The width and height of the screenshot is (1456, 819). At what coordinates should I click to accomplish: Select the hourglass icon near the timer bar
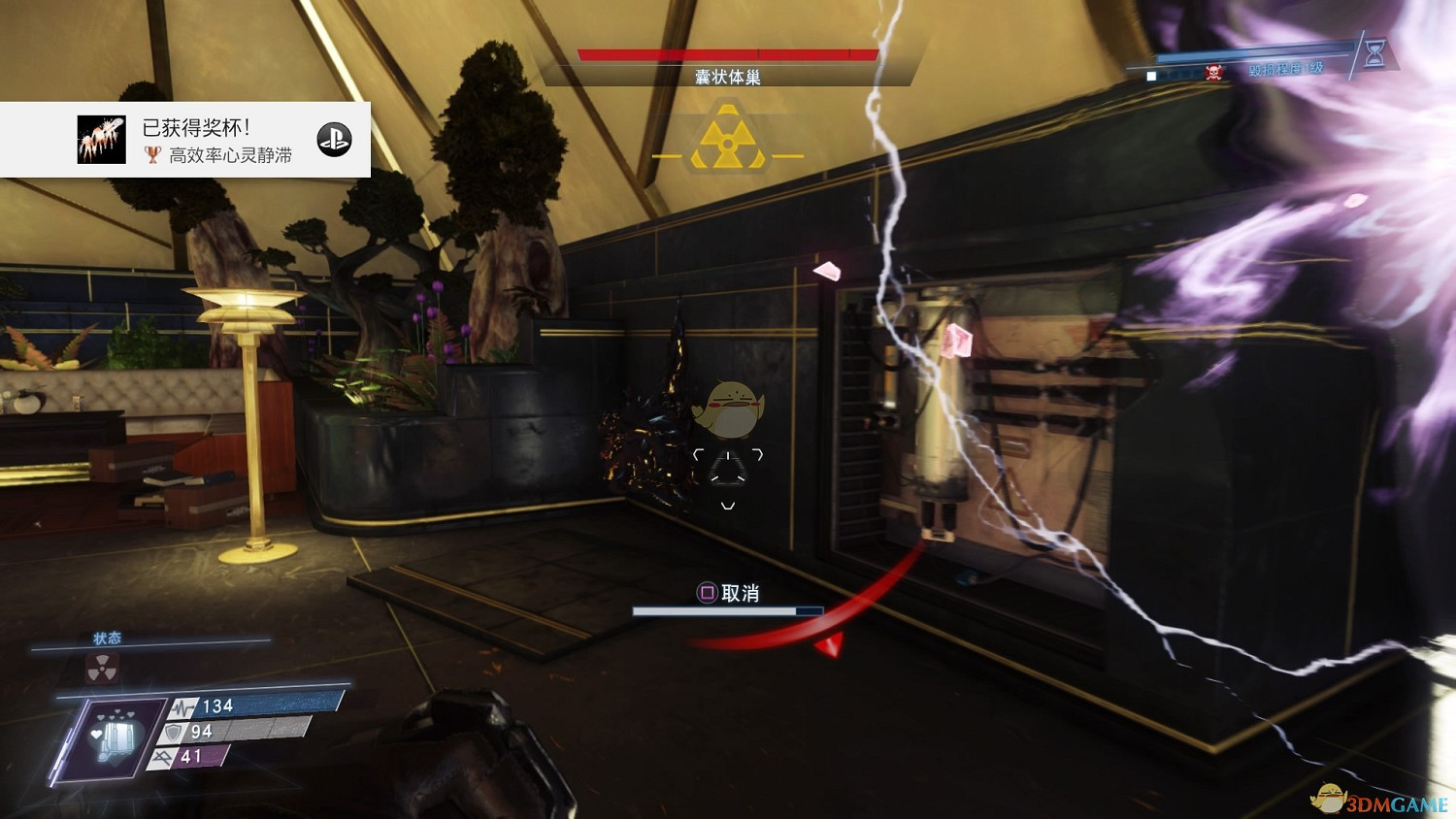(1373, 54)
